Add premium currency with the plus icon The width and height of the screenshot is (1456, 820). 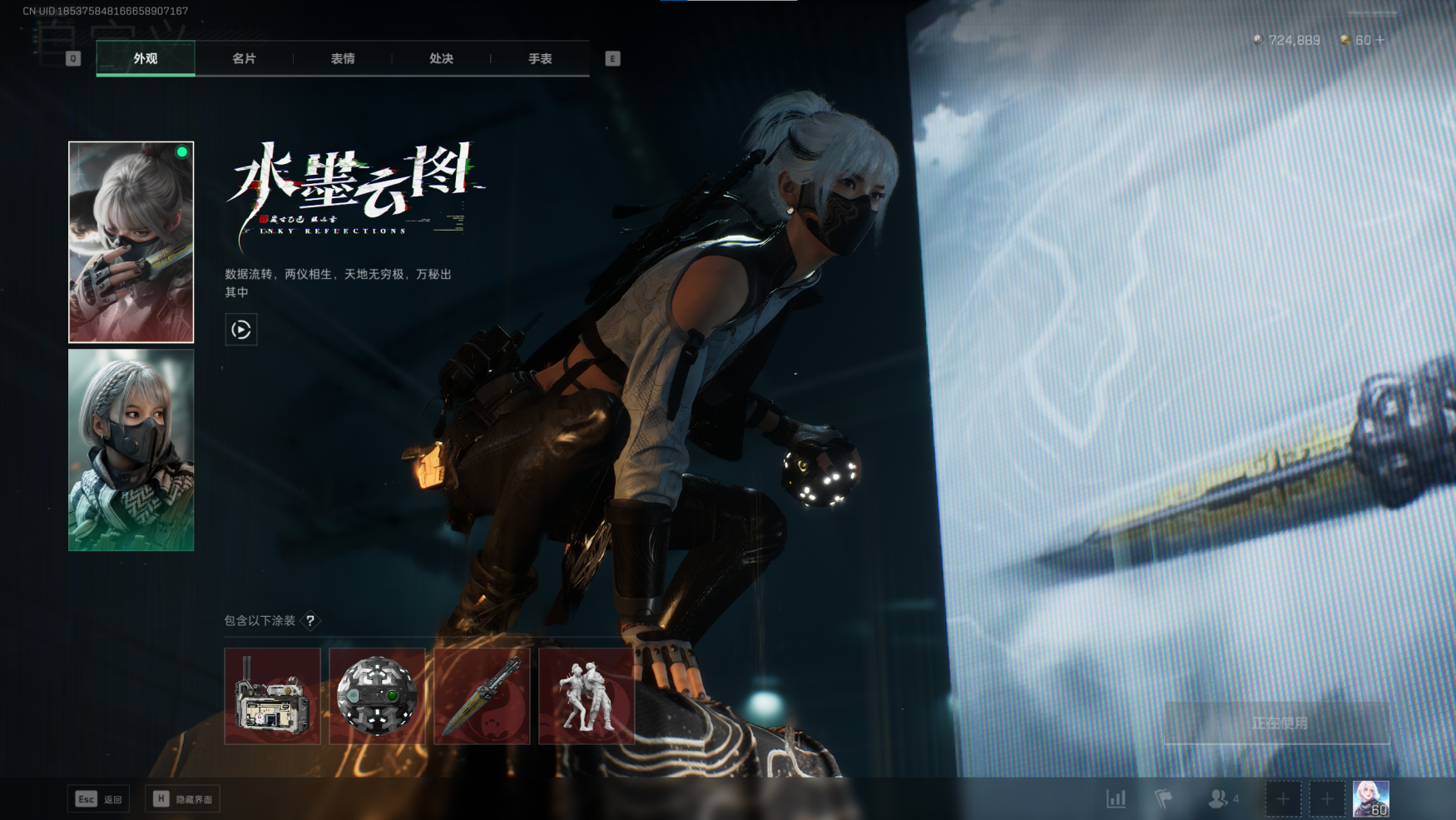(1381, 40)
